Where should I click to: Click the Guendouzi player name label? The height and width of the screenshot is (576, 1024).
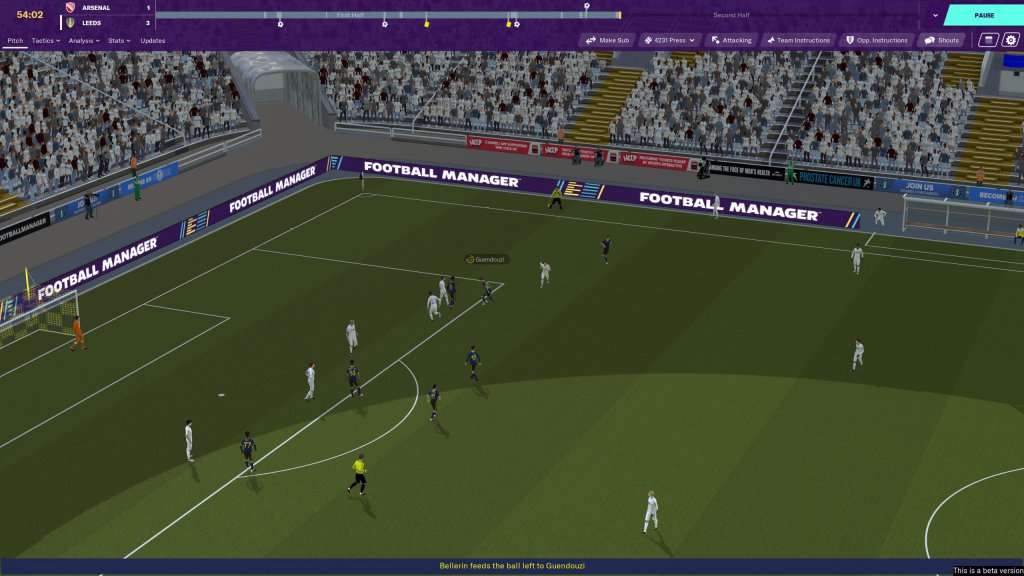point(488,259)
